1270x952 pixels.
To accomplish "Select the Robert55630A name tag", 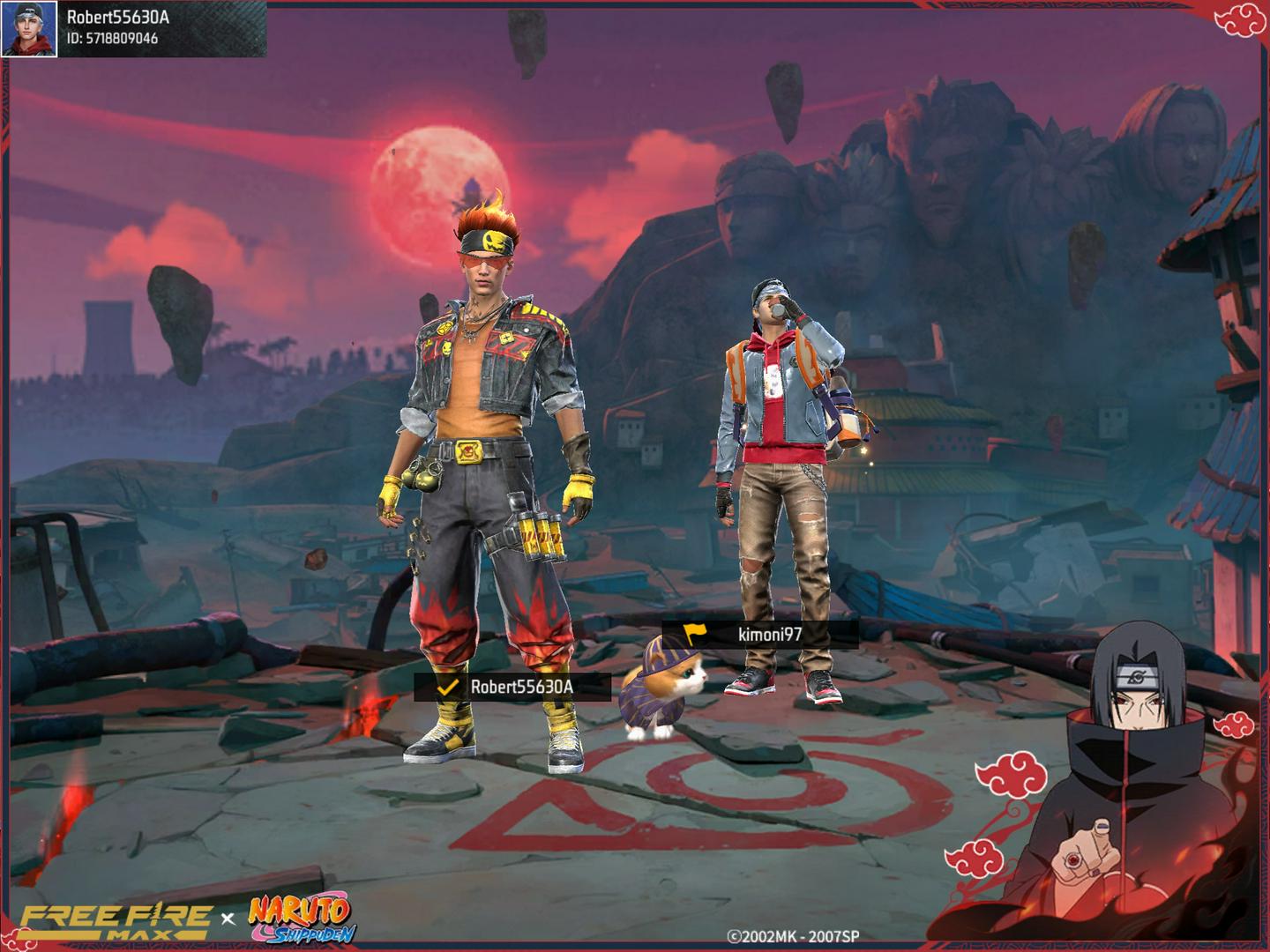I will [512, 687].
